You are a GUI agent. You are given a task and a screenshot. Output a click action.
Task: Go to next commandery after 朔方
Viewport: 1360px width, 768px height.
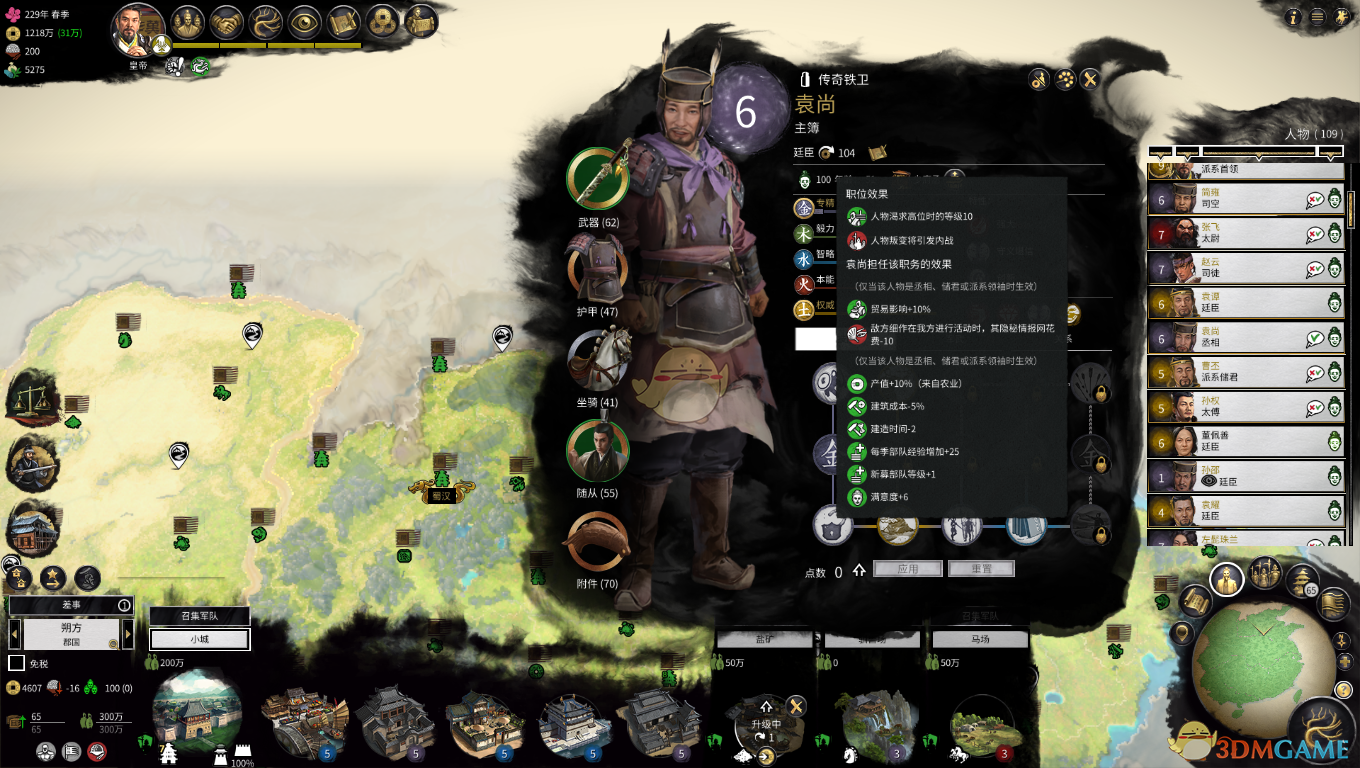click(x=127, y=634)
